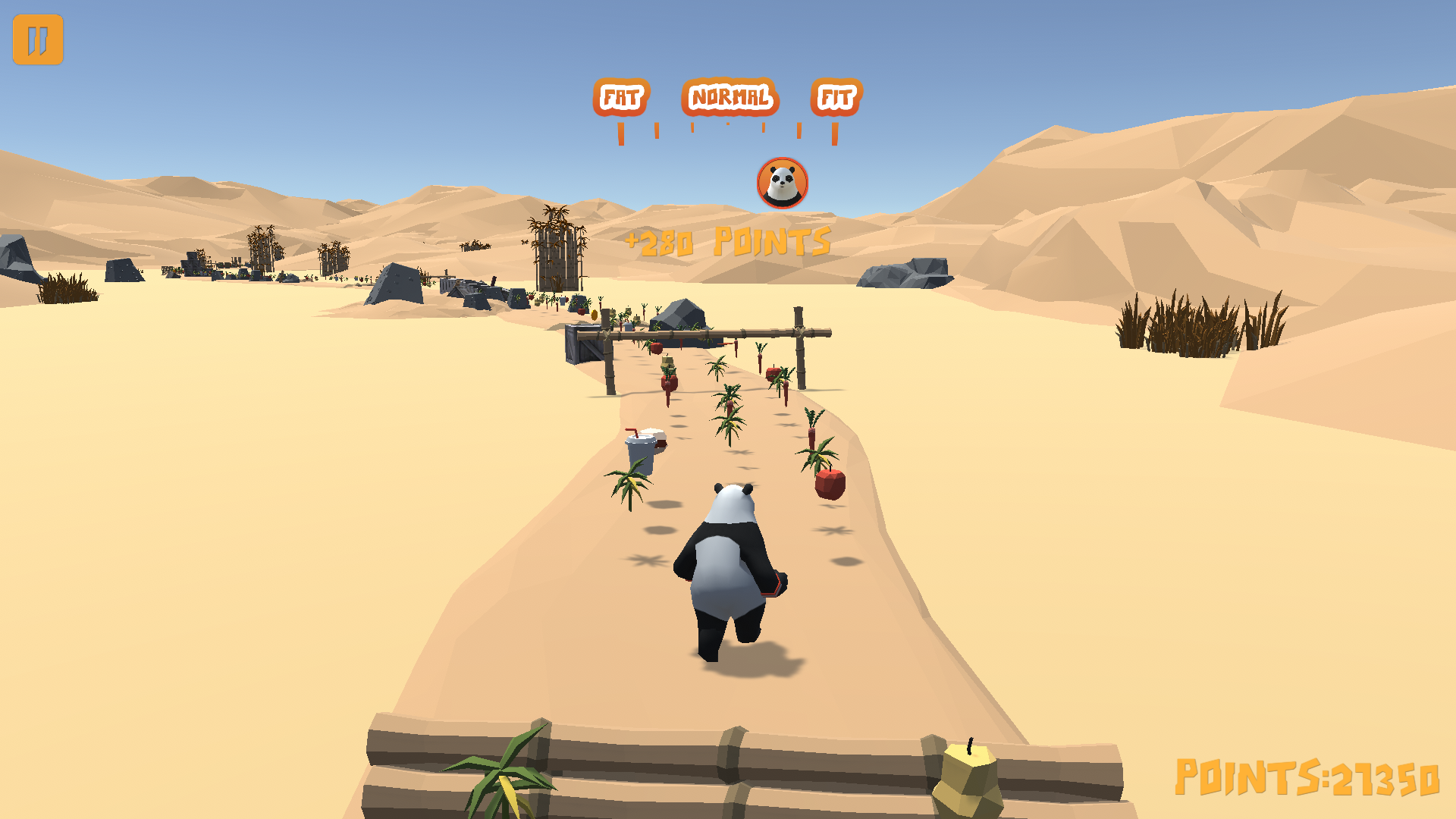Click the NORMAL label badge
1456x819 pixels.
pos(730,96)
